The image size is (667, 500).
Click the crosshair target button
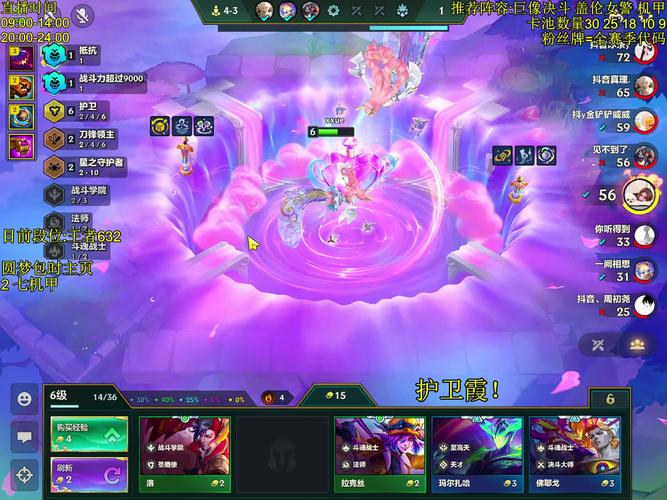pos(24,474)
